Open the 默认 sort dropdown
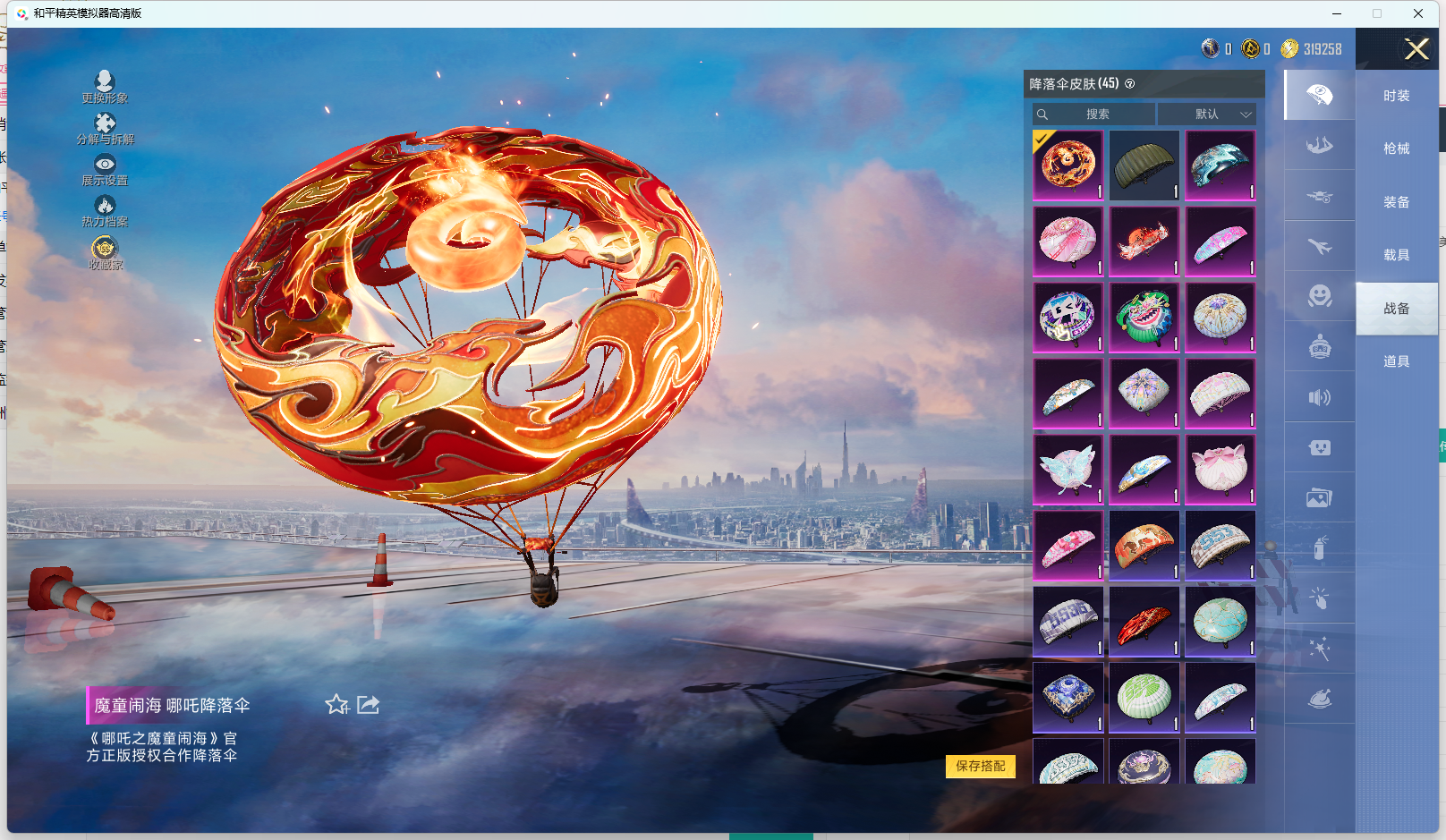 (1207, 115)
